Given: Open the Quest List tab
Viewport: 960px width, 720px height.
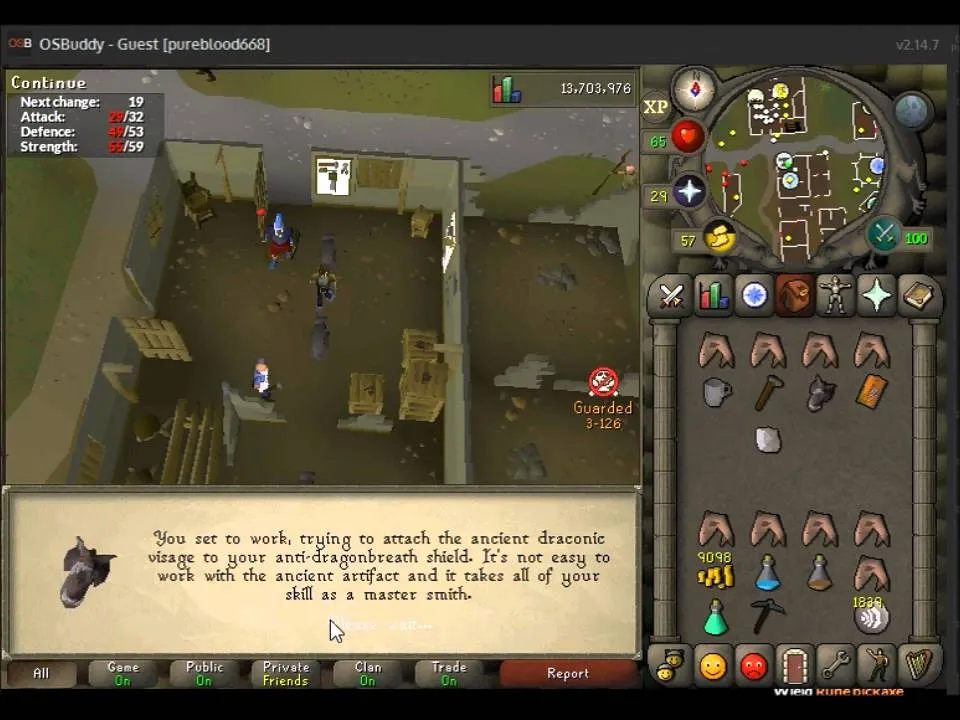Looking at the screenshot, I should pyautogui.click(x=754, y=297).
